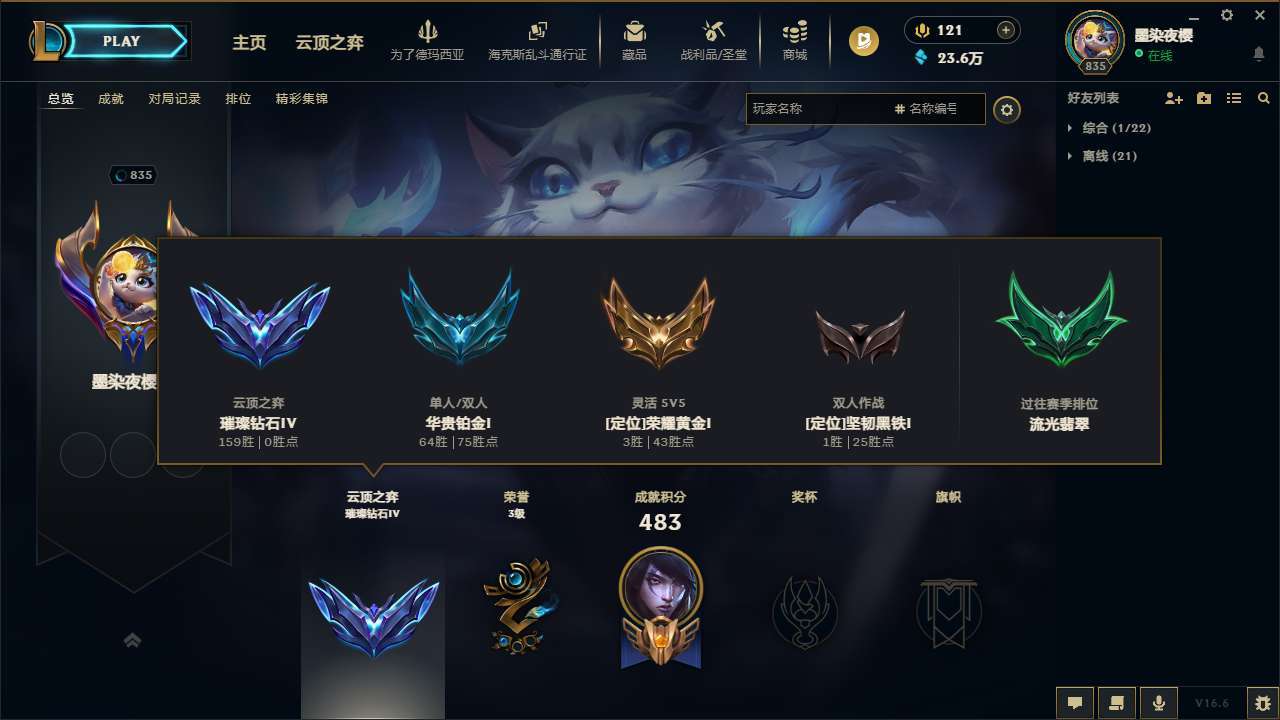
Task: Select the 排位 tab
Action: pyautogui.click(x=239, y=99)
